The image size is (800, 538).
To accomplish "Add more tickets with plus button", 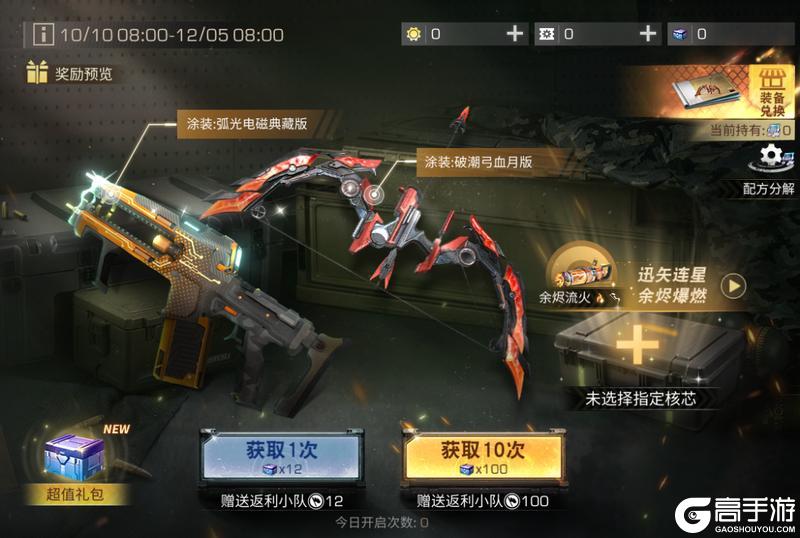I will click(x=648, y=34).
